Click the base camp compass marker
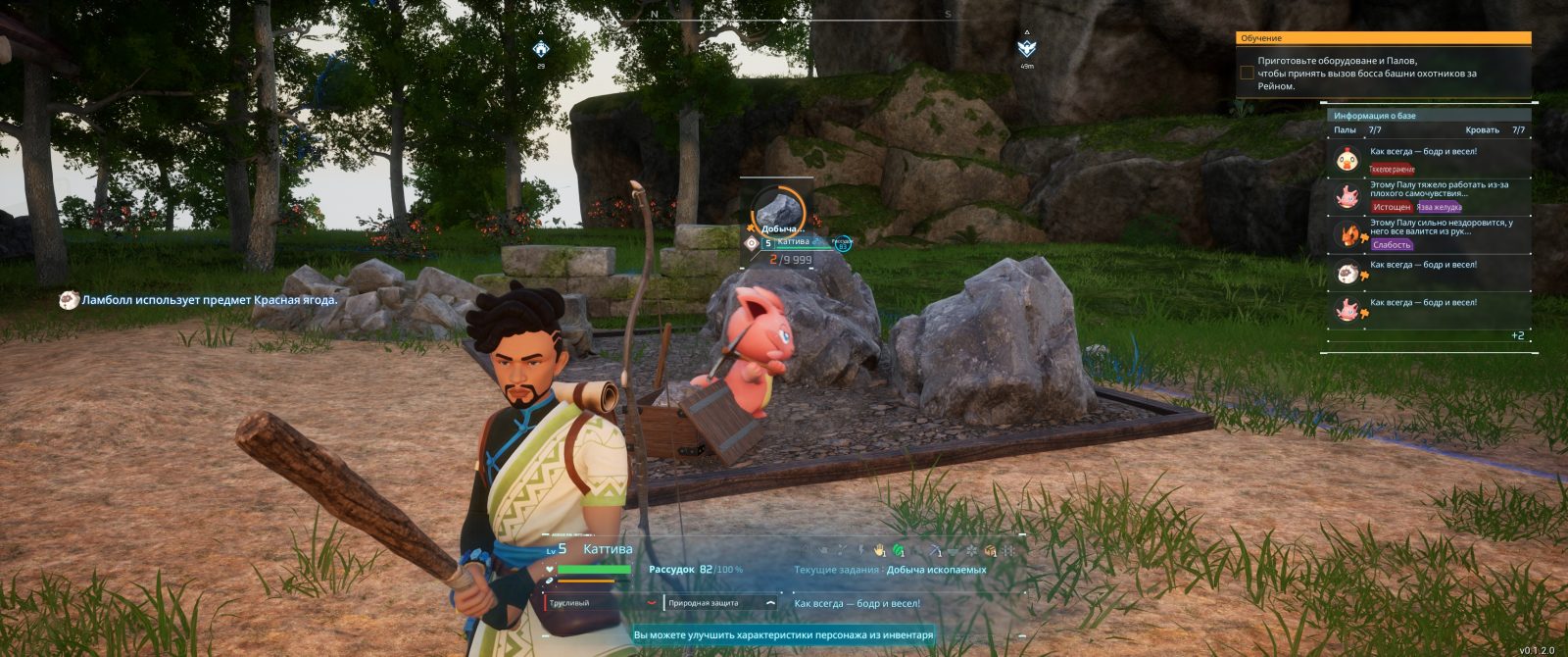 [541, 48]
